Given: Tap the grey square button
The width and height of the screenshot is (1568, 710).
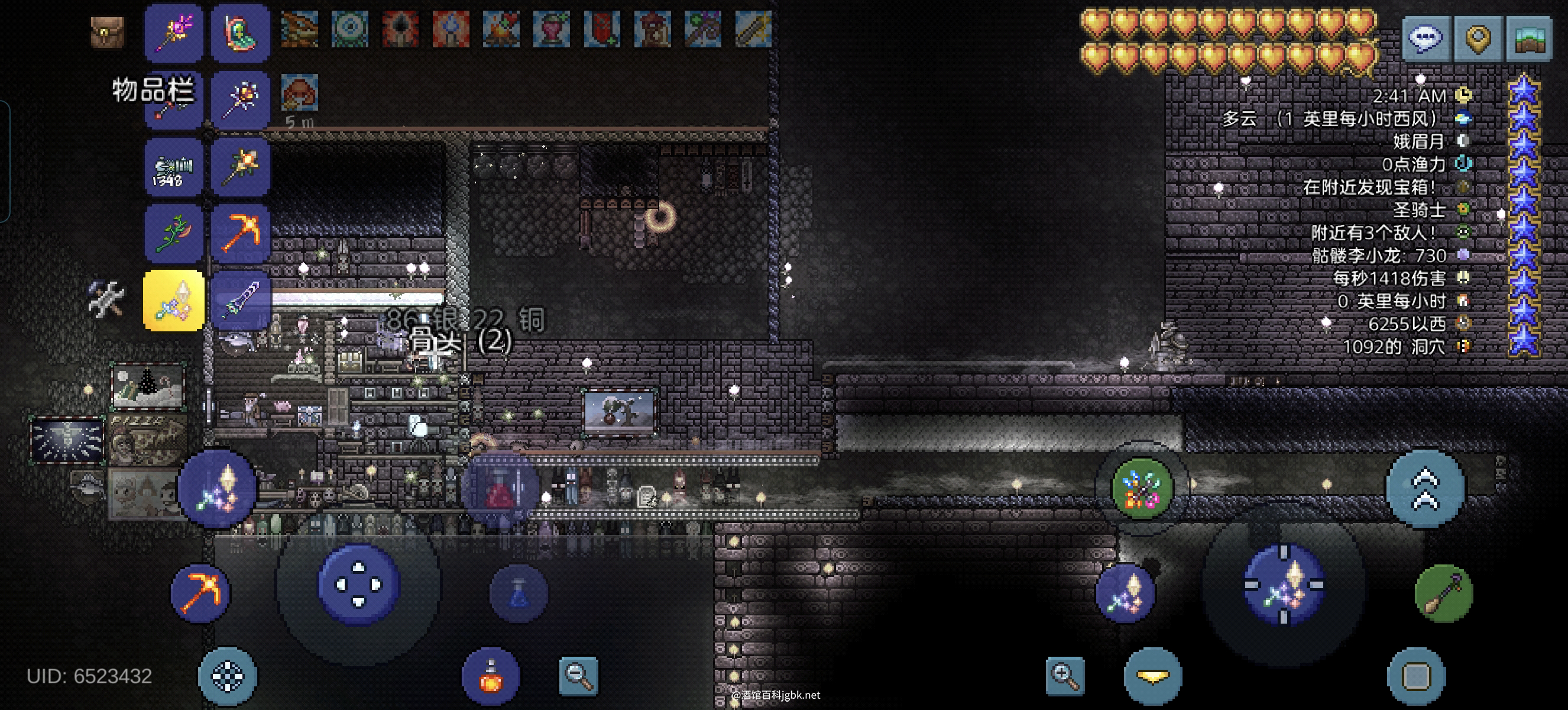Looking at the screenshot, I should coord(1416,676).
